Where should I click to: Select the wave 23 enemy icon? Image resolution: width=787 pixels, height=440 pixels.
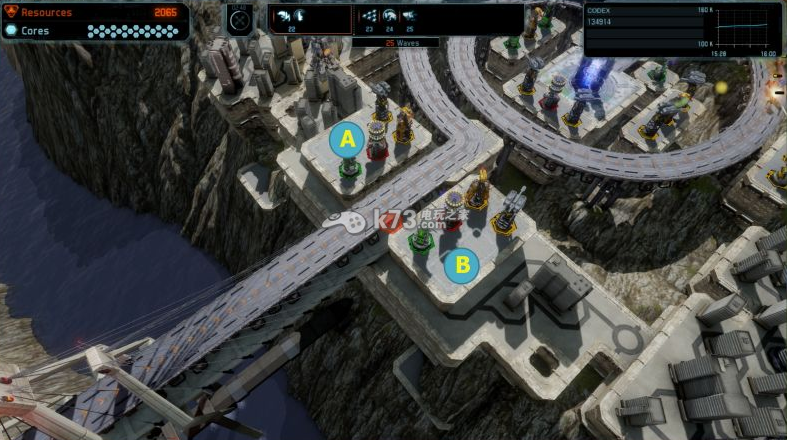[x=370, y=17]
